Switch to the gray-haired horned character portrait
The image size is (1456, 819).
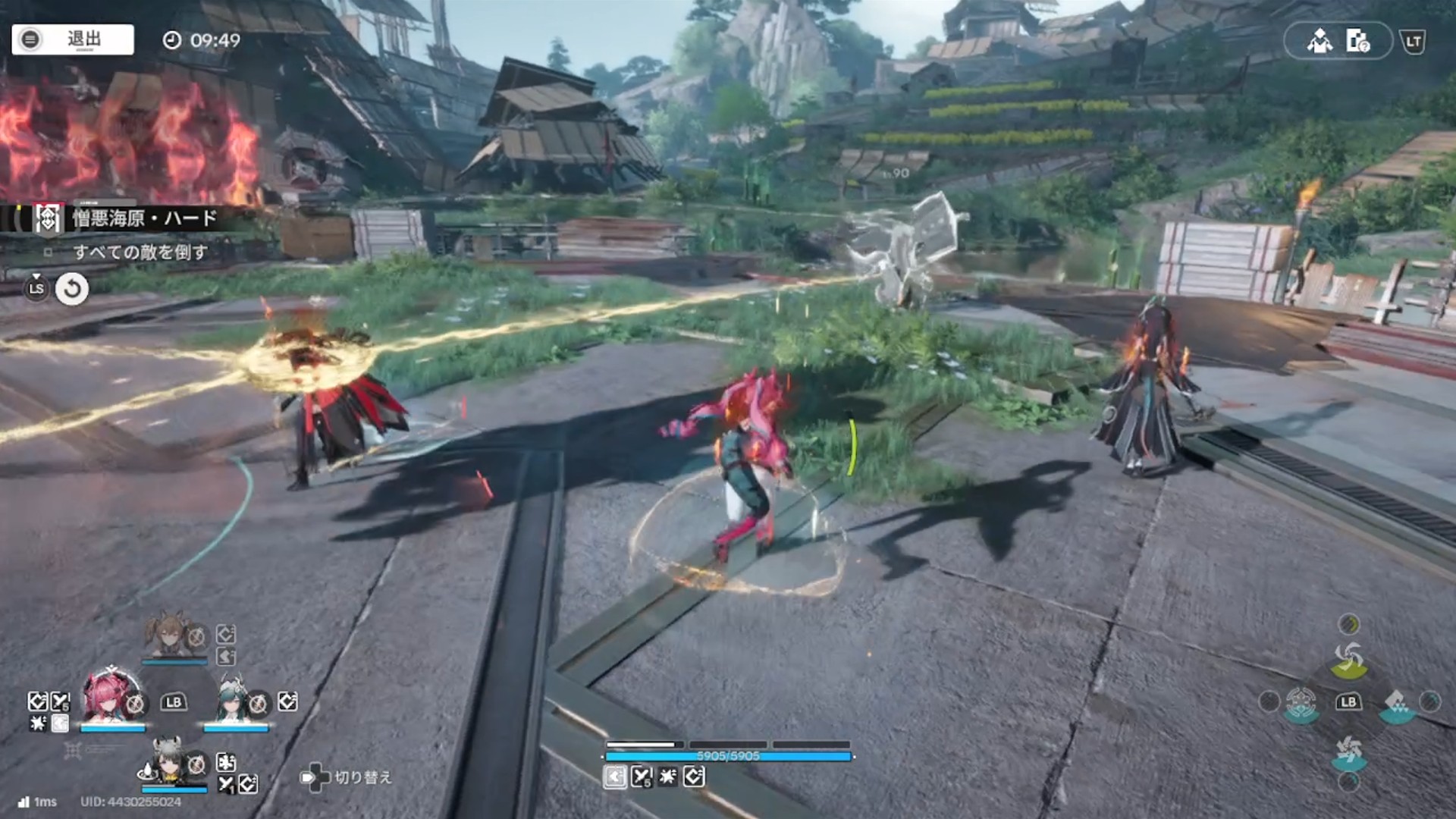tap(168, 761)
